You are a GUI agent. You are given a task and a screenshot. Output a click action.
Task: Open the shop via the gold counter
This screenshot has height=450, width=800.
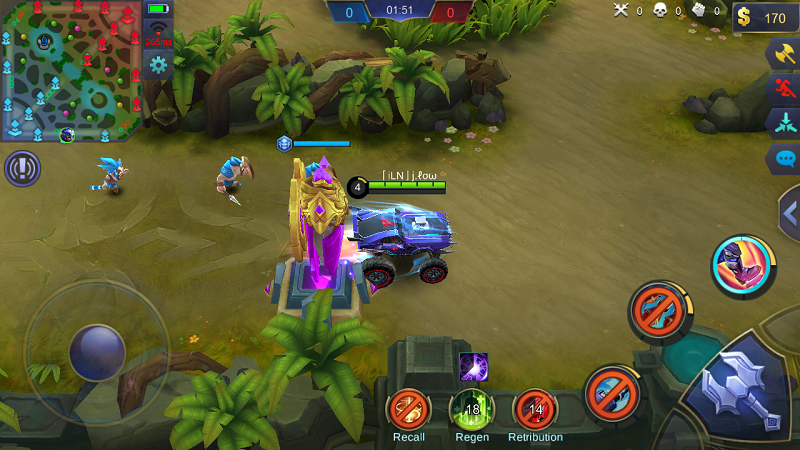coord(765,17)
